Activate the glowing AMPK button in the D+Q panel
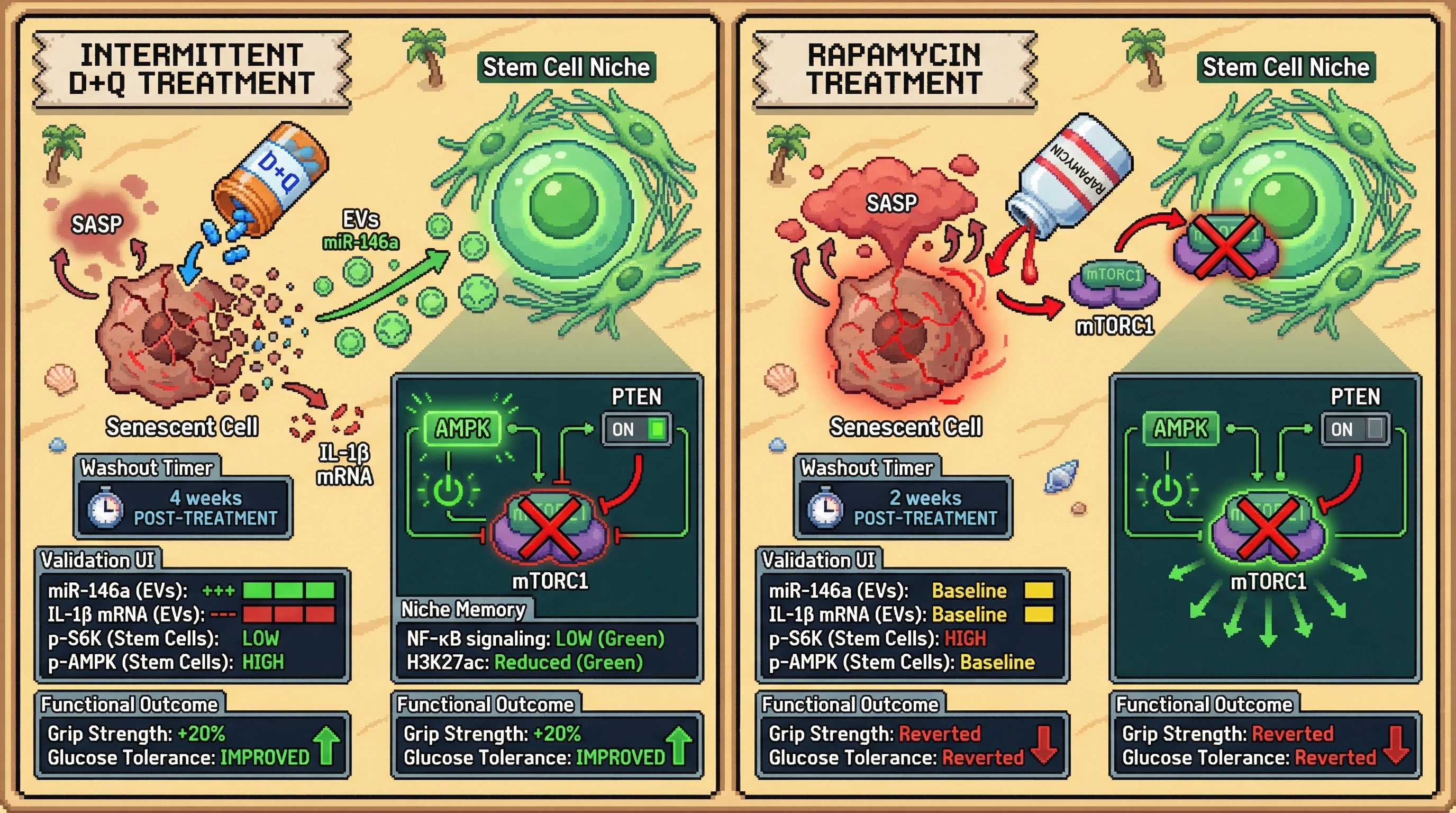Viewport: 1456px width, 813px height. (x=462, y=429)
